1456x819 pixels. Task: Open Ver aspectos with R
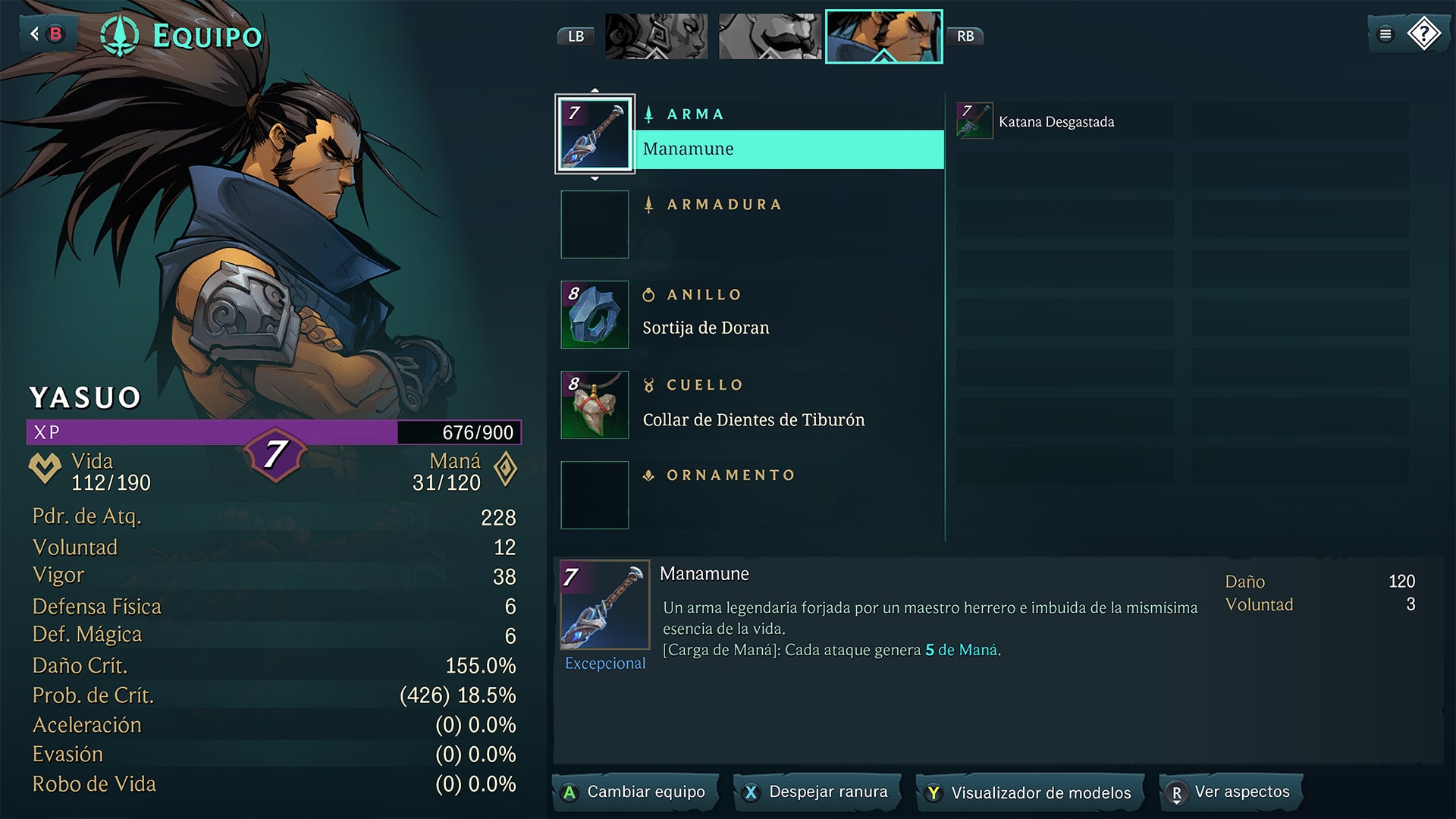[x=1229, y=792]
